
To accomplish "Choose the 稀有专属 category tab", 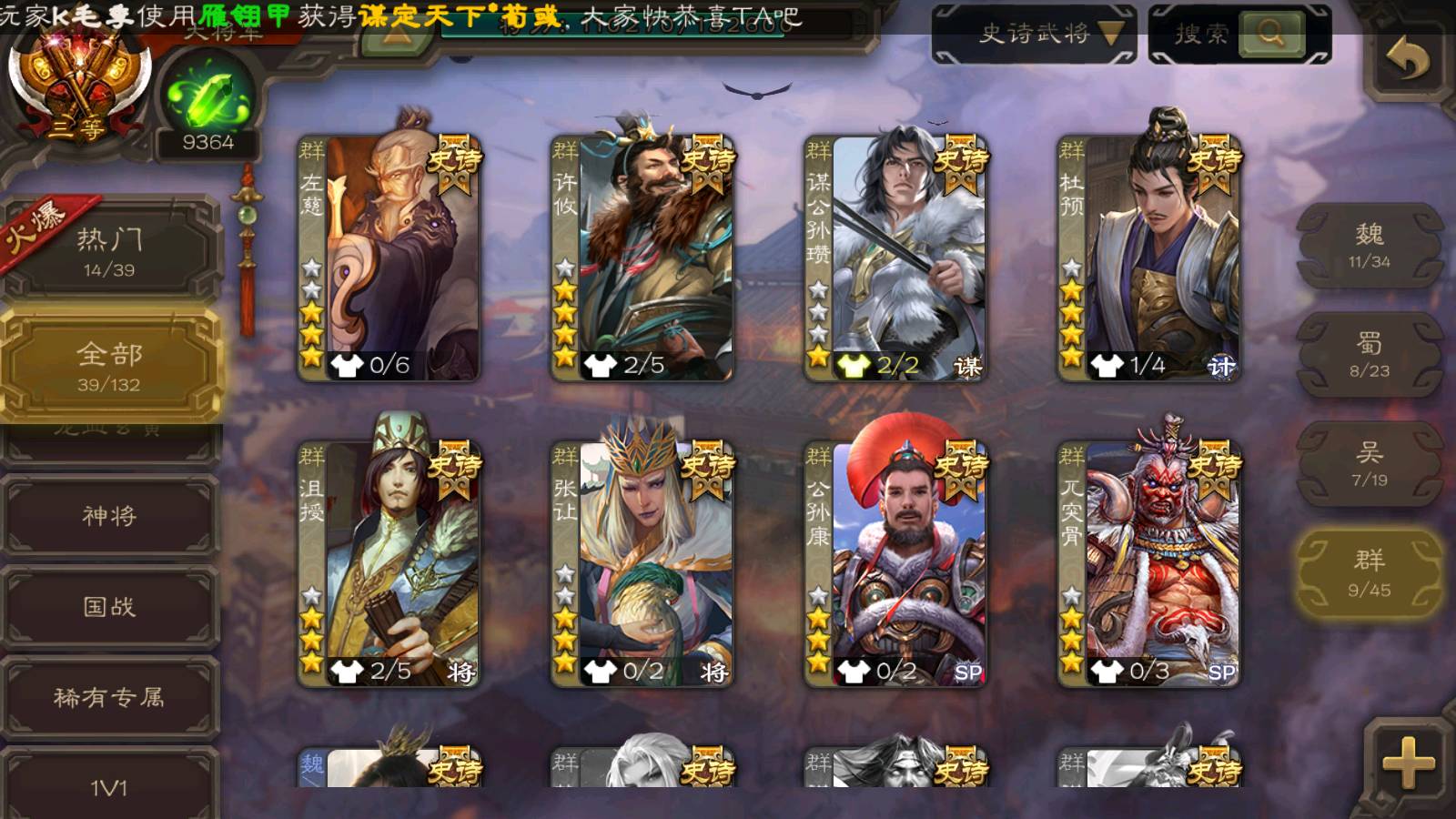I will click(109, 697).
